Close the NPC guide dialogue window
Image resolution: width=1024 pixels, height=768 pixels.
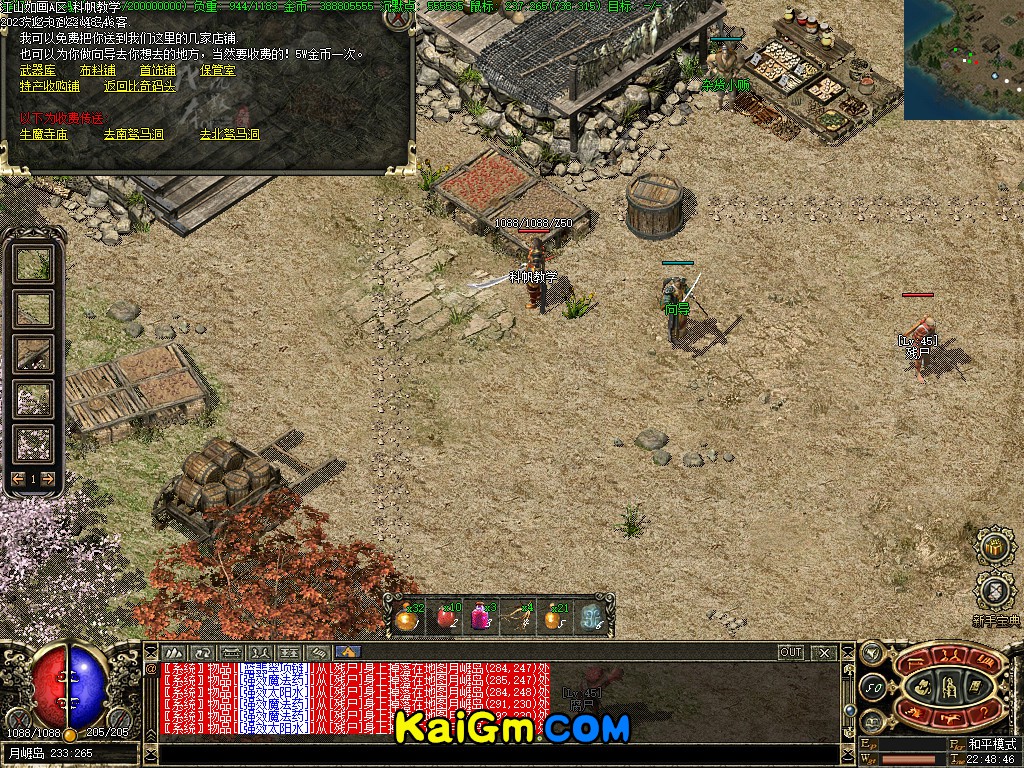(x=399, y=17)
